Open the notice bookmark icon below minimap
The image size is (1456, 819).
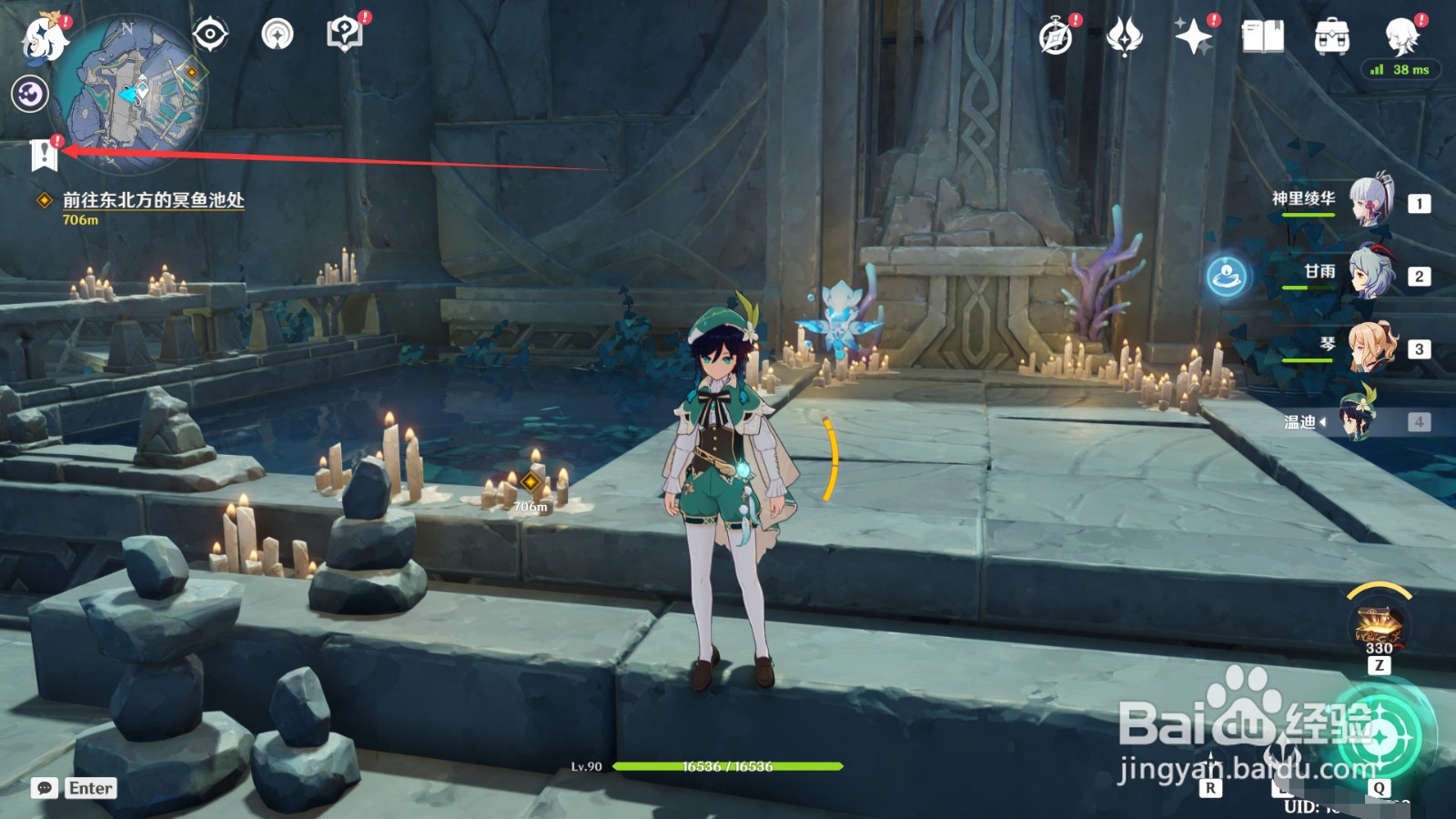tap(44, 155)
